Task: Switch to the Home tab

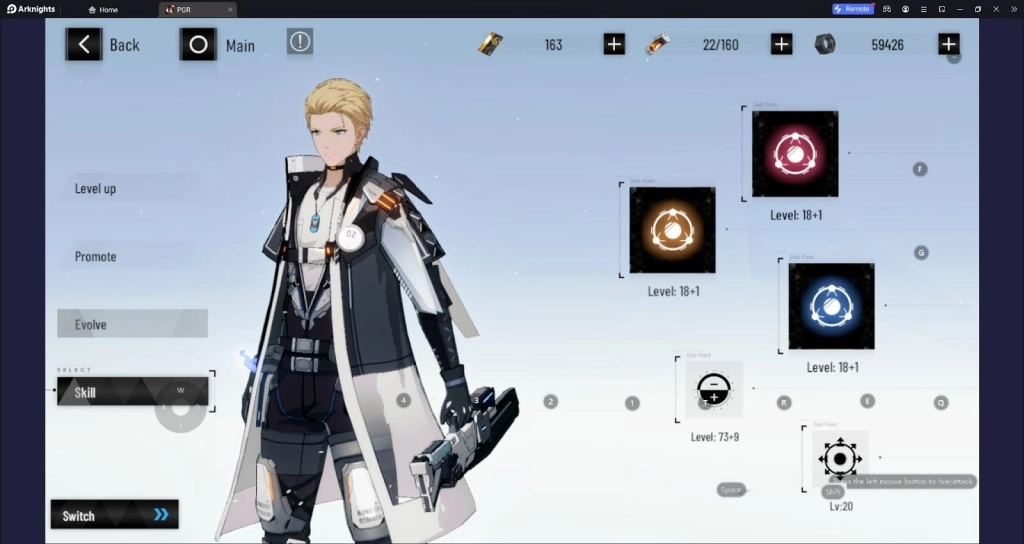Action: [103, 9]
